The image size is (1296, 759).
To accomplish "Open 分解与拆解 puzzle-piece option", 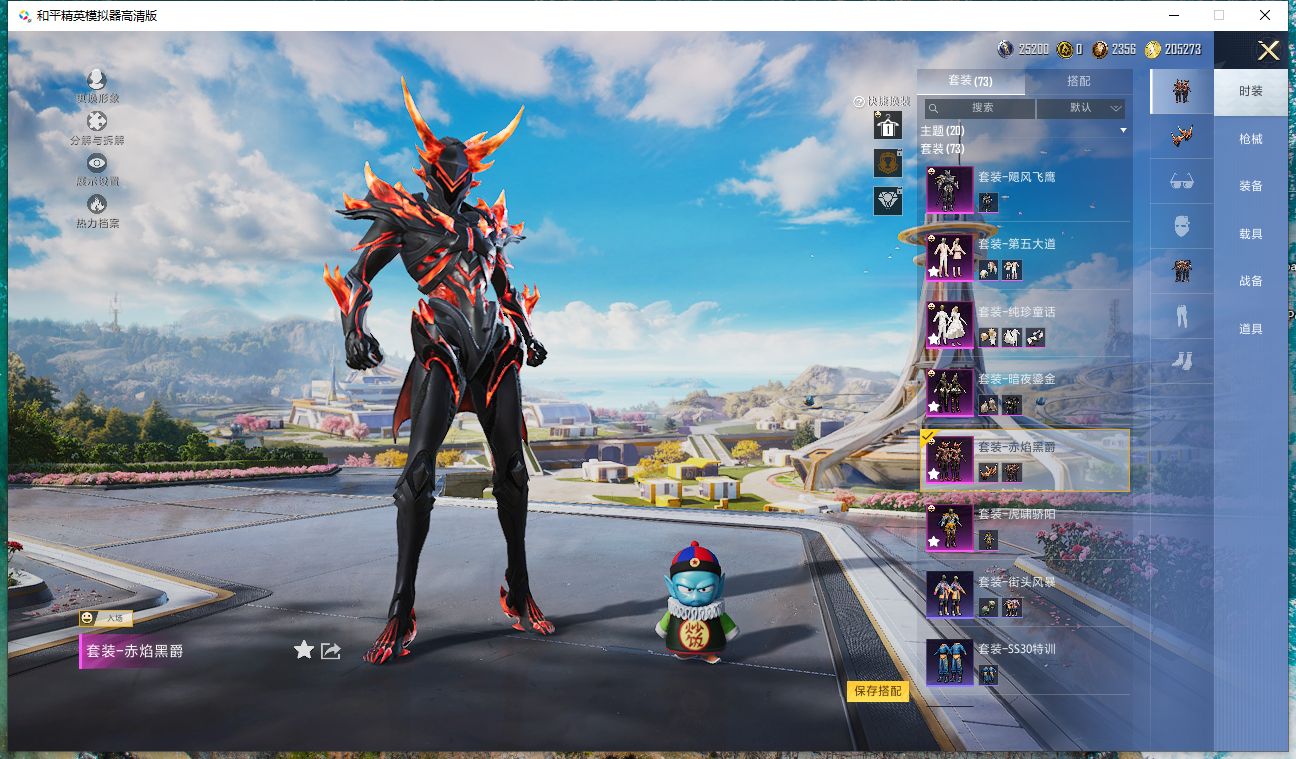I will (97, 123).
